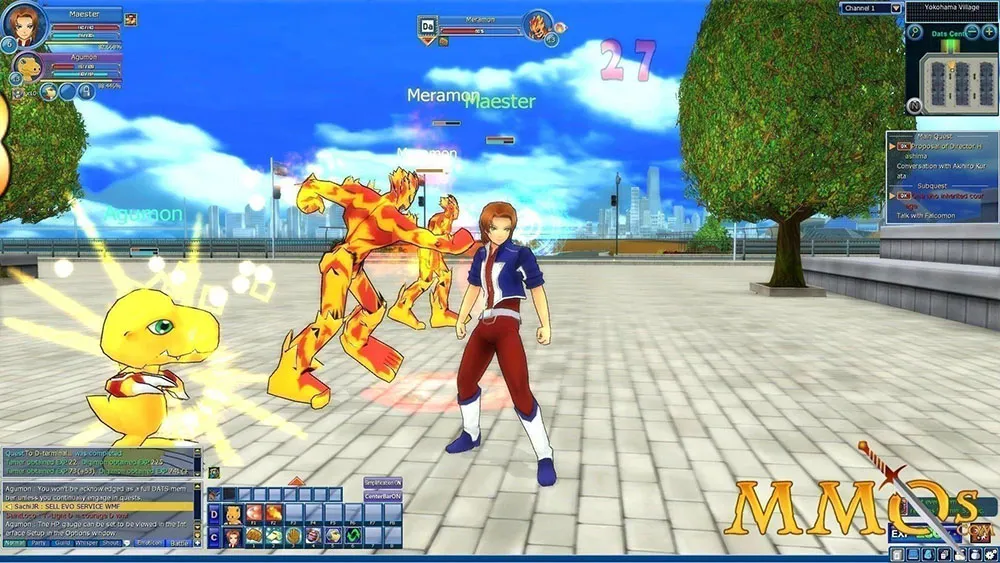Switch chat to the Guild tab
The image size is (1000, 563).
64,542
